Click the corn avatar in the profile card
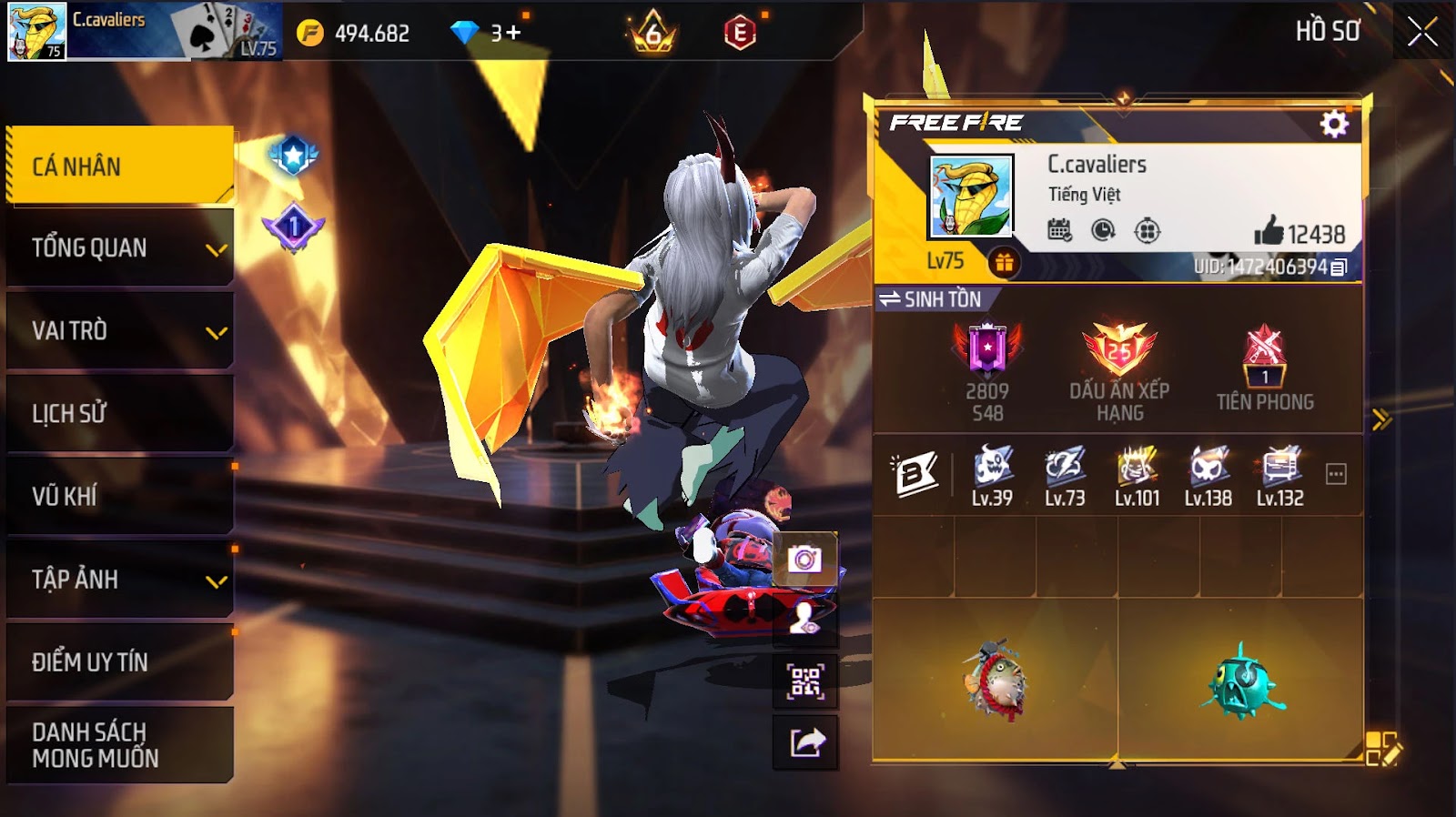This screenshot has width=1456, height=817. click(x=971, y=197)
